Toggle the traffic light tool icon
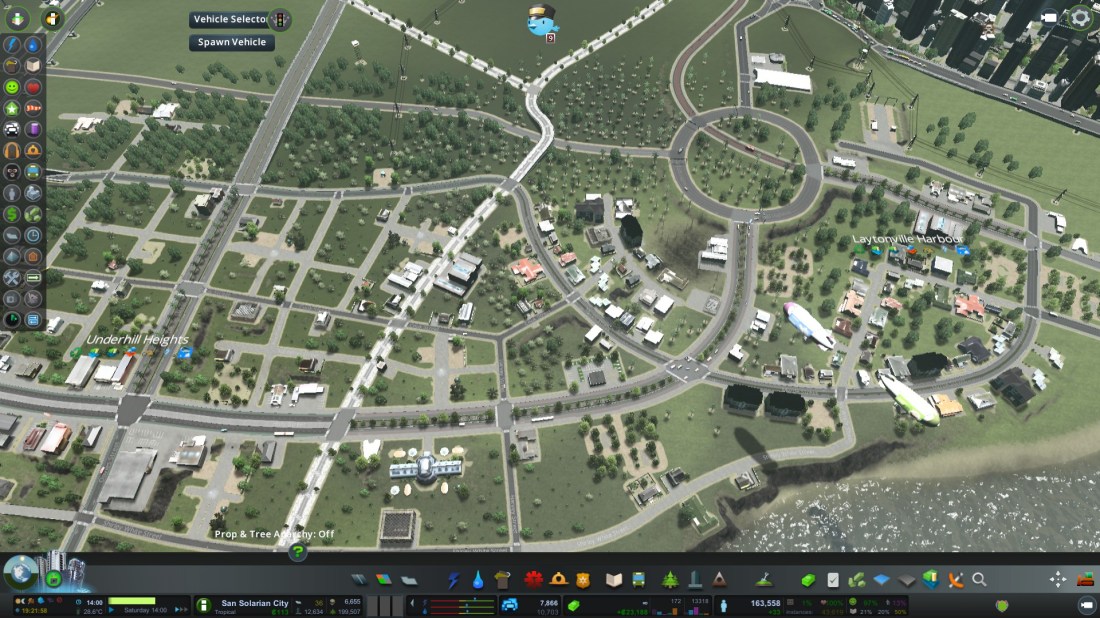The width and height of the screenshot is (1100, 618). point(280,19)
